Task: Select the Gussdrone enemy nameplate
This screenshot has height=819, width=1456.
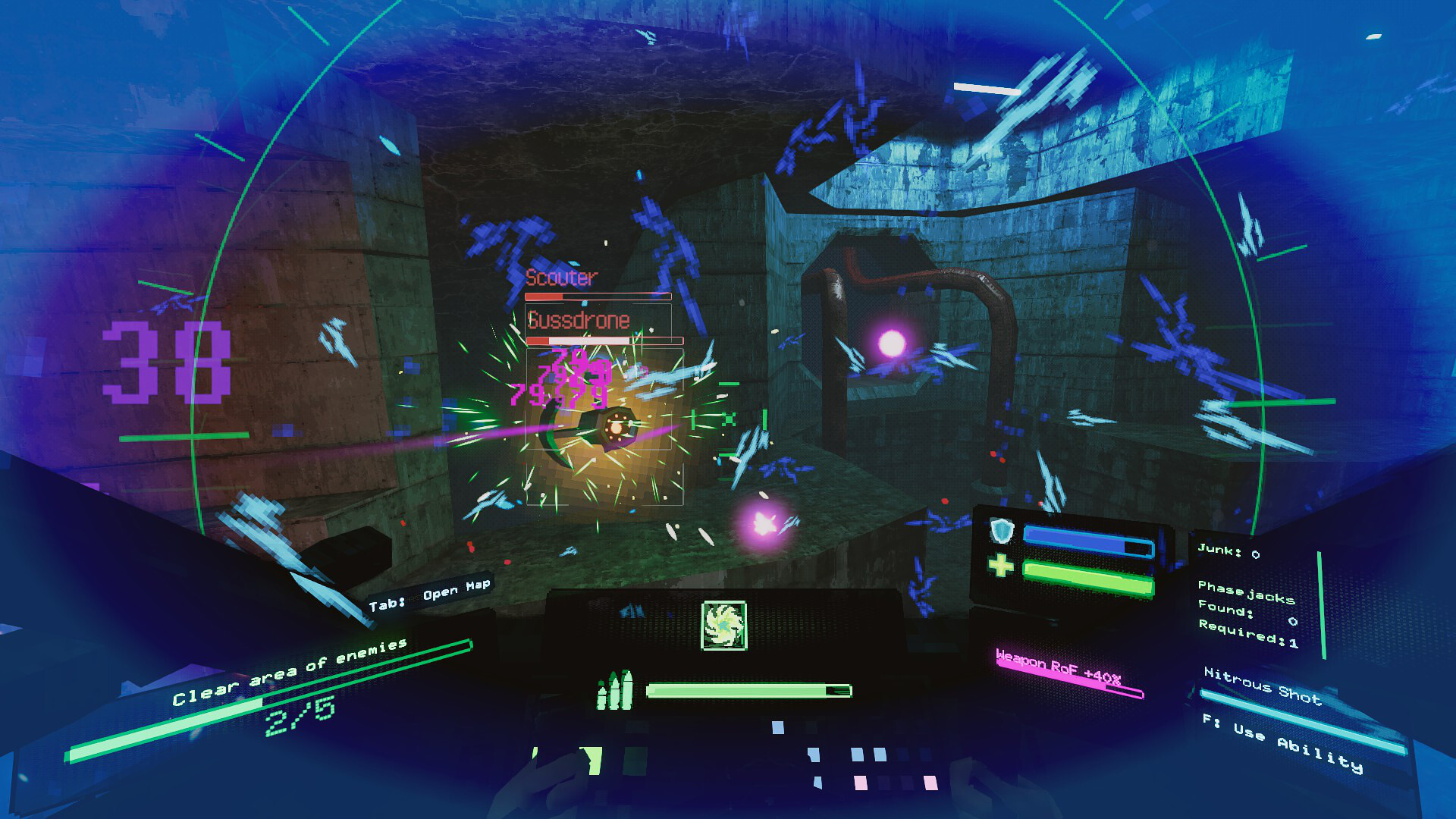Action: click(579, 320)
